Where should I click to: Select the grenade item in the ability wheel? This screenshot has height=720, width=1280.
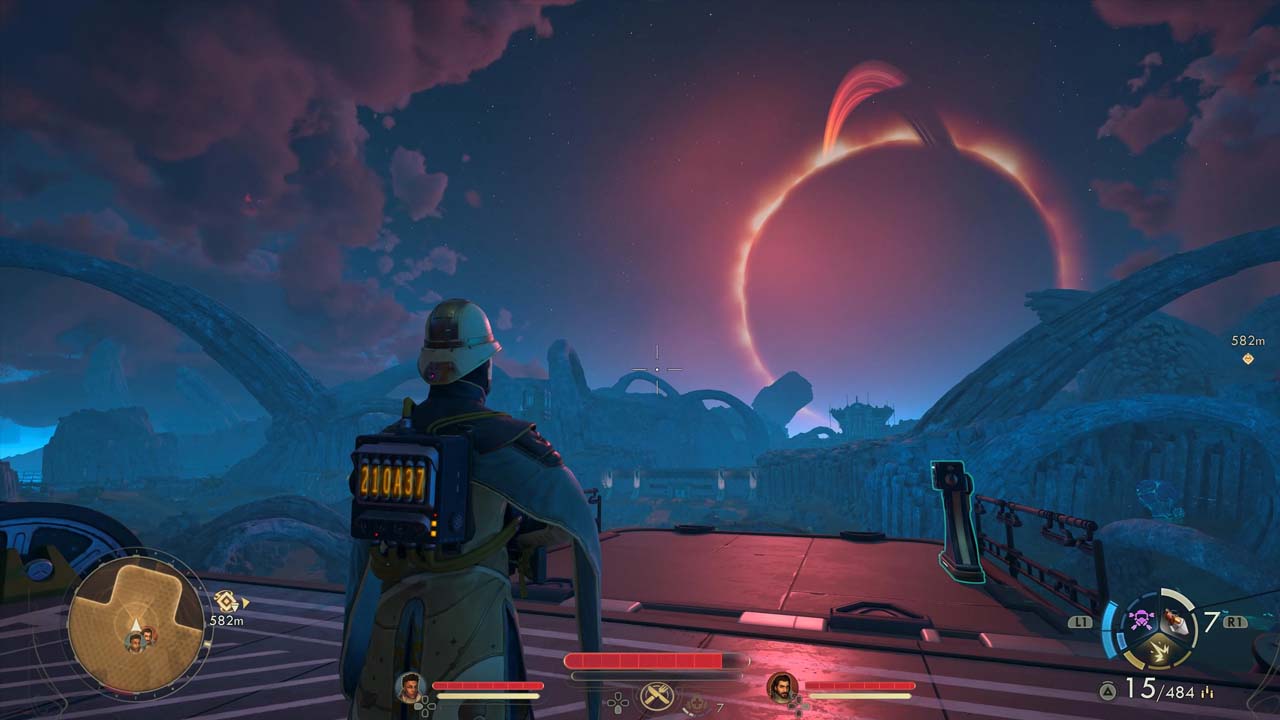(1177, 622)
